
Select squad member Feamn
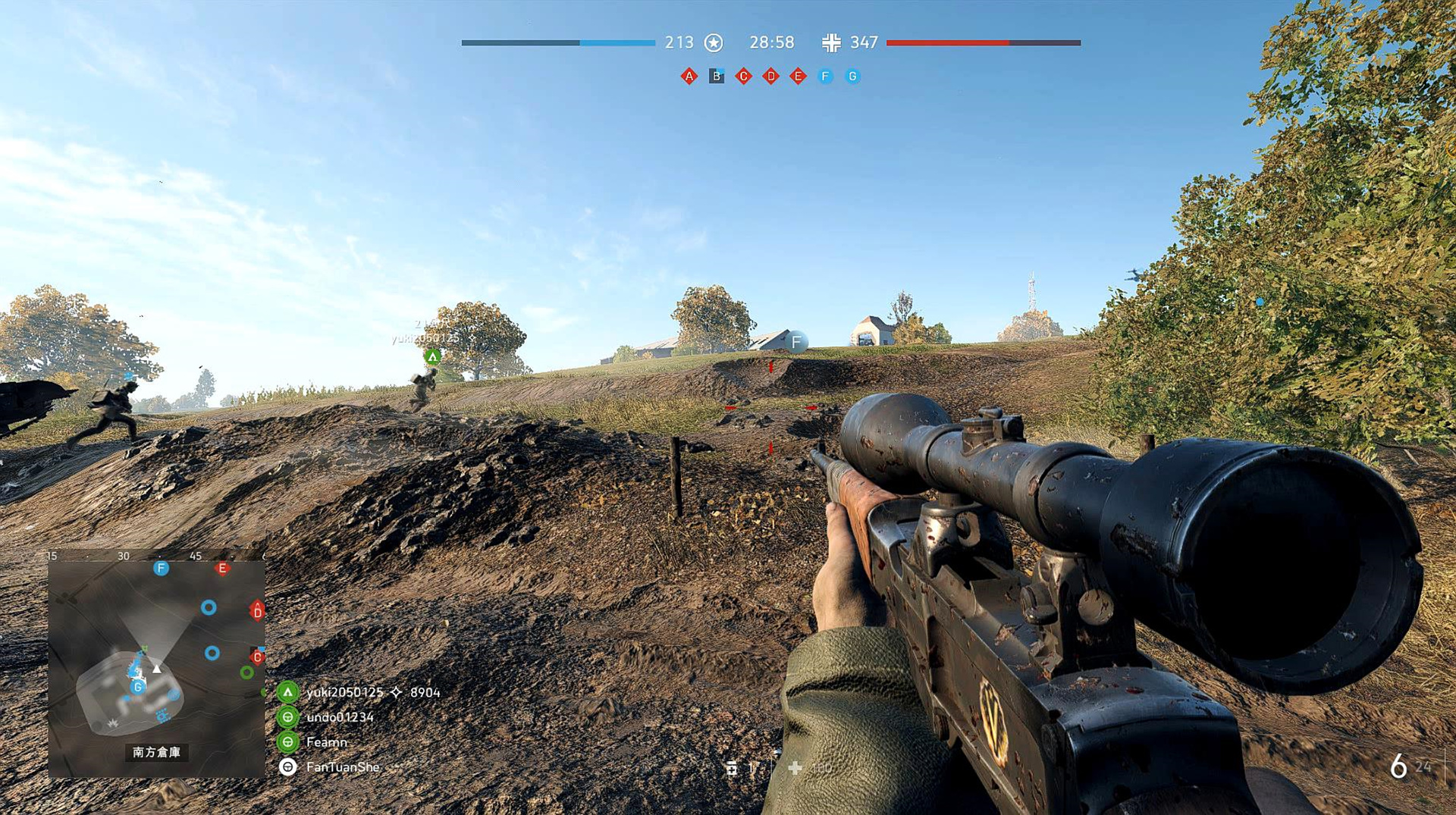coord(326,742)
